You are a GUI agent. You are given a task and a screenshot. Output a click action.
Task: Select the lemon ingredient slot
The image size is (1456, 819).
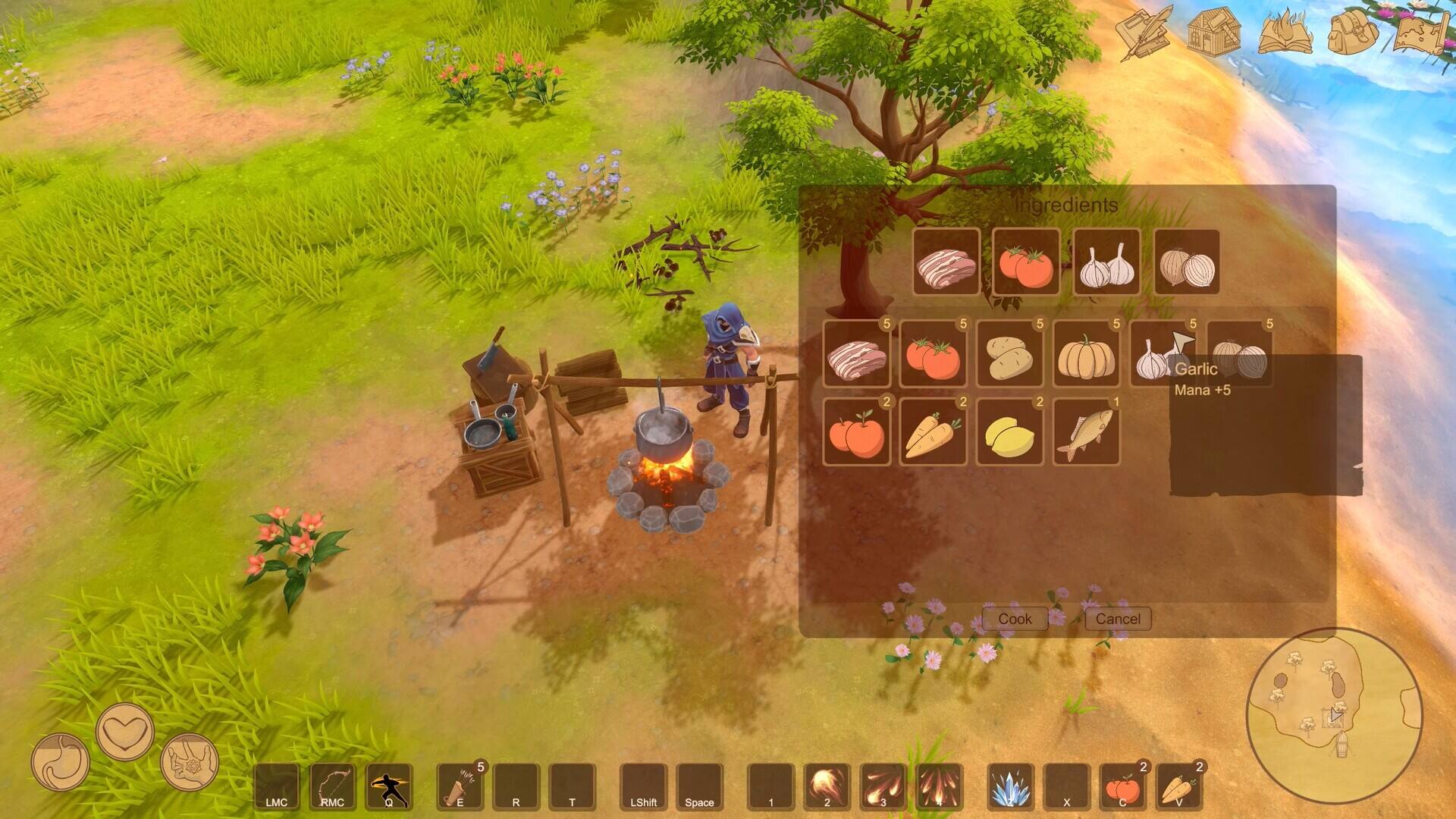click(x=1009, y=432)
